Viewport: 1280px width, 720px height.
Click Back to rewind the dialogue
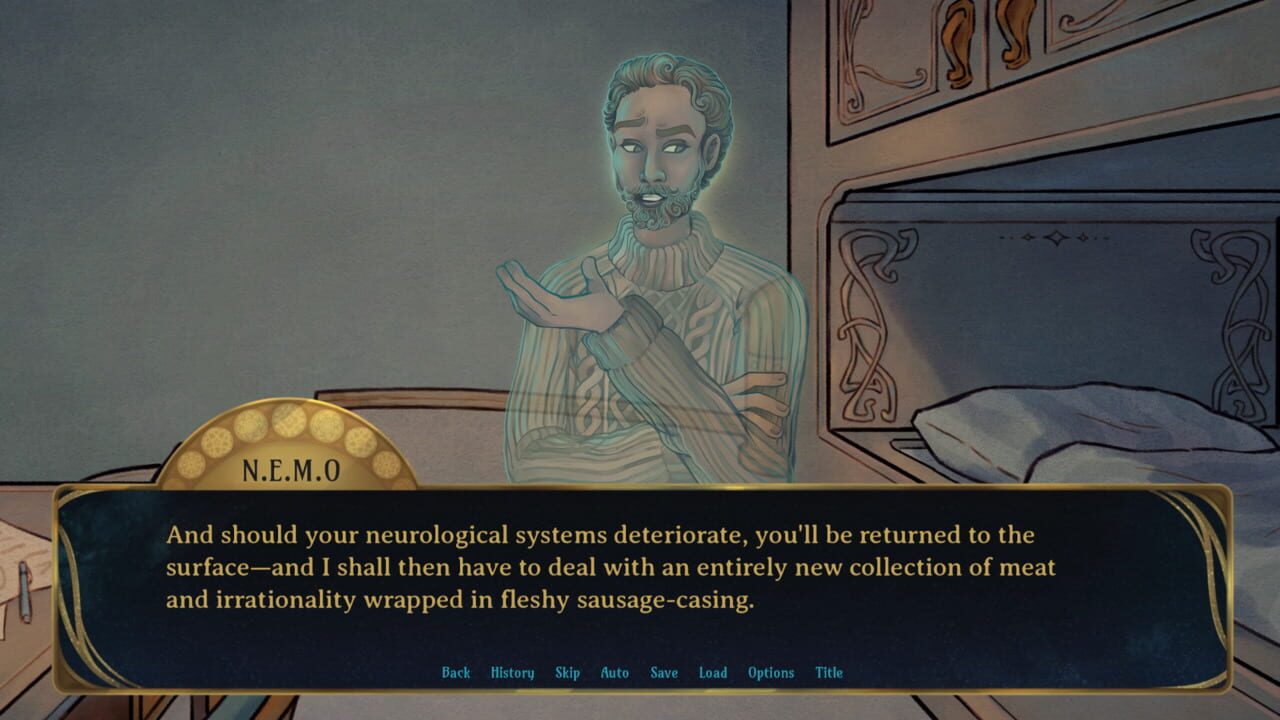pos(456,673)
